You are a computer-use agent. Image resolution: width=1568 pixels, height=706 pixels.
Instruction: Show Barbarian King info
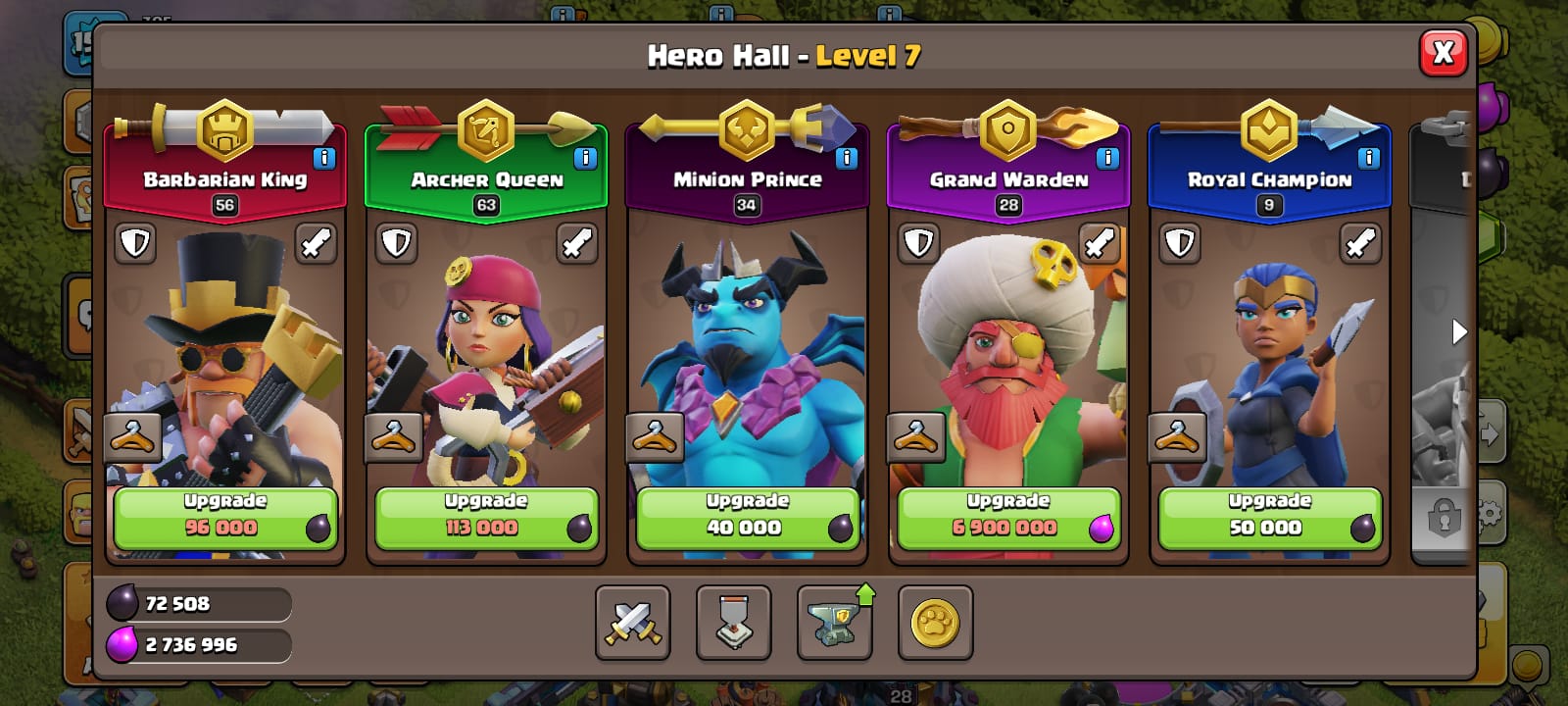point(324,158)
